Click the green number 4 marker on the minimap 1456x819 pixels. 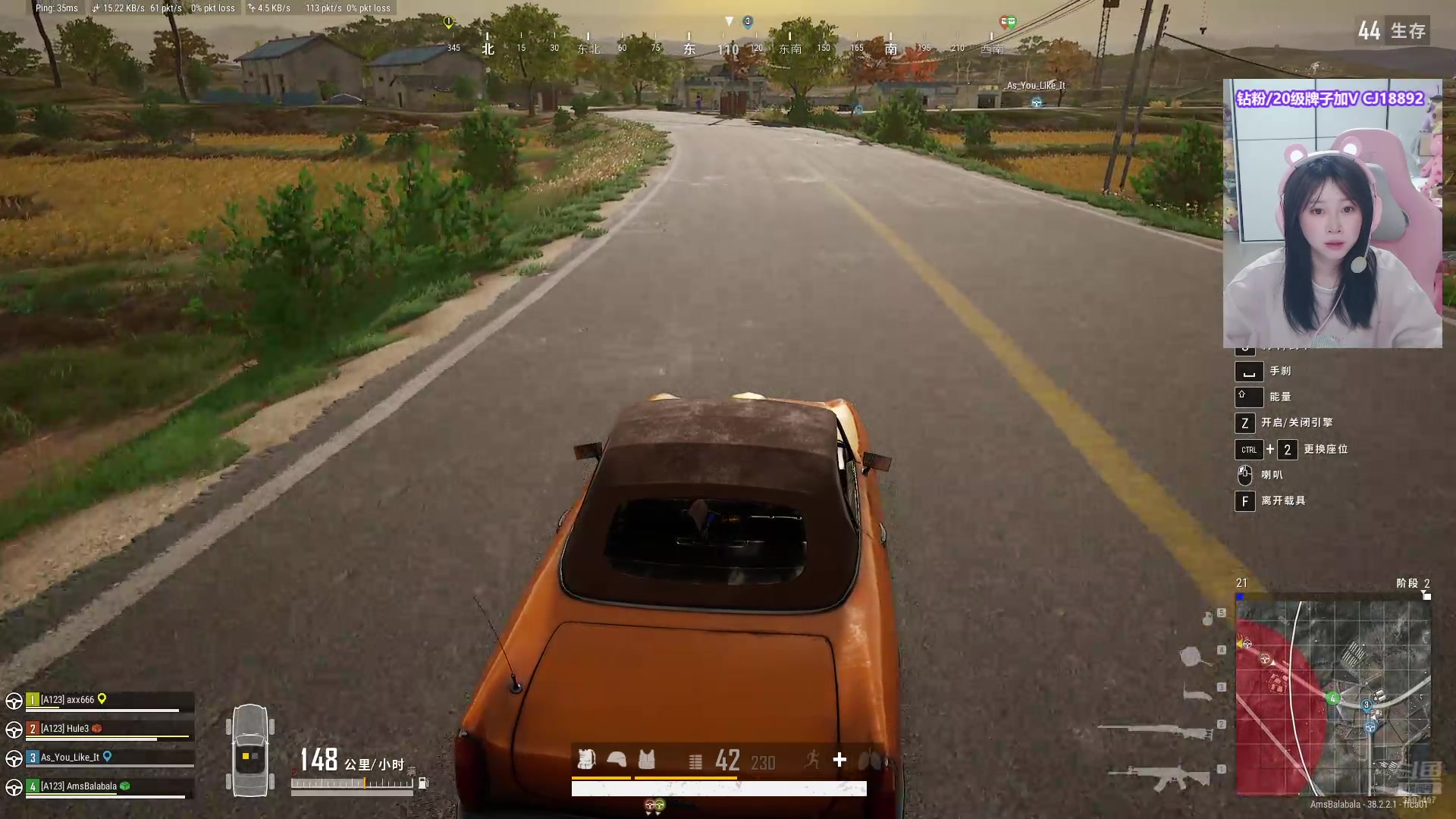[1332, 698]
